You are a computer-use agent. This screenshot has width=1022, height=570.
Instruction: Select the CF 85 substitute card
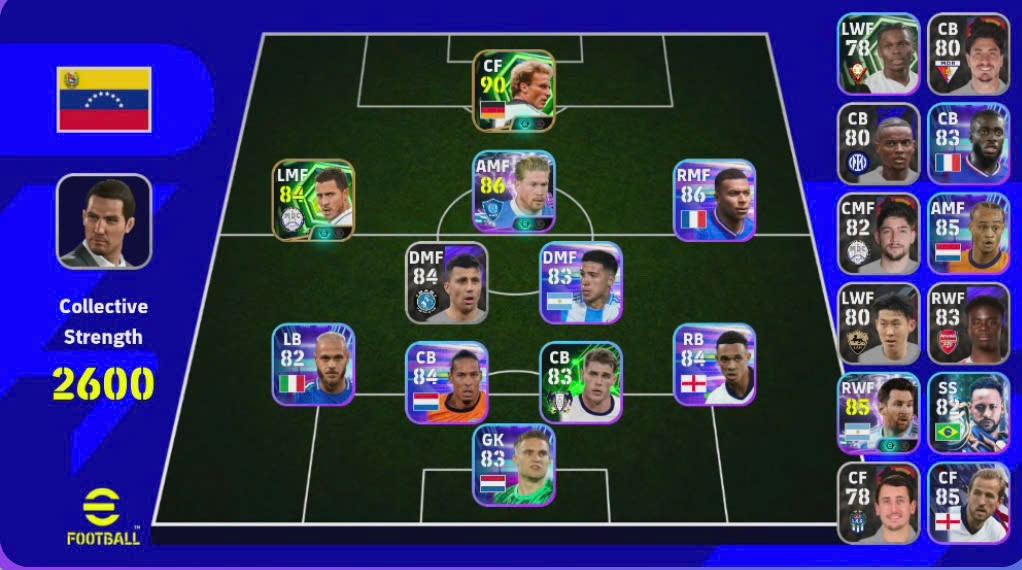tap(968, 503)
